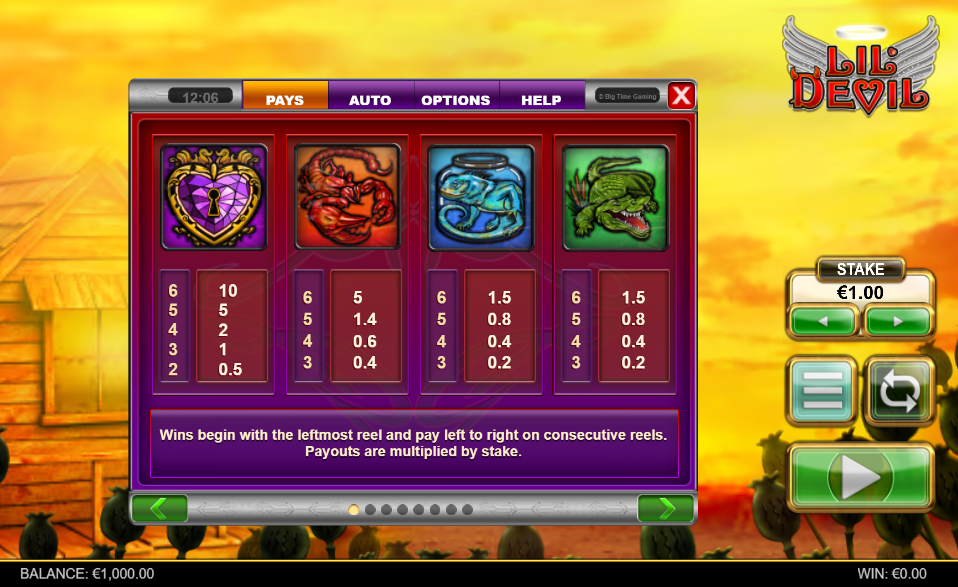
Task: Go to the previous paytable page
Action: point(159,508)
